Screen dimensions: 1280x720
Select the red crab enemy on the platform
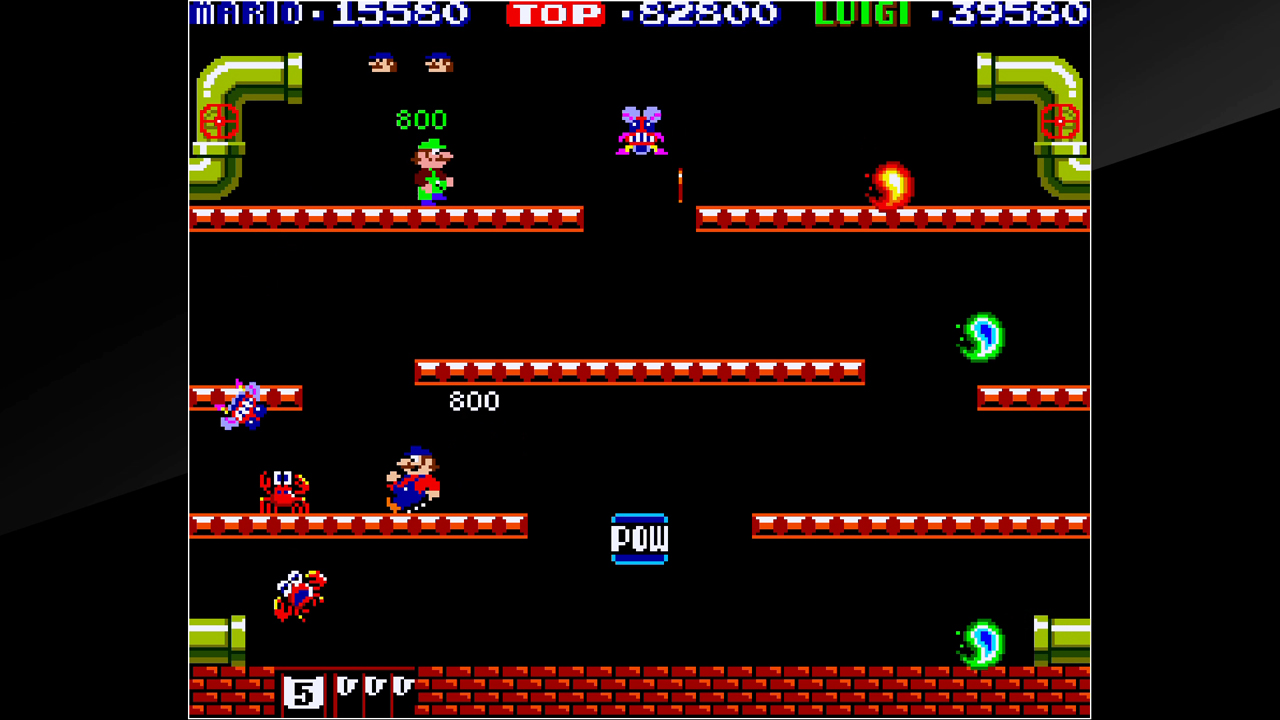click(x=285, y=490)
